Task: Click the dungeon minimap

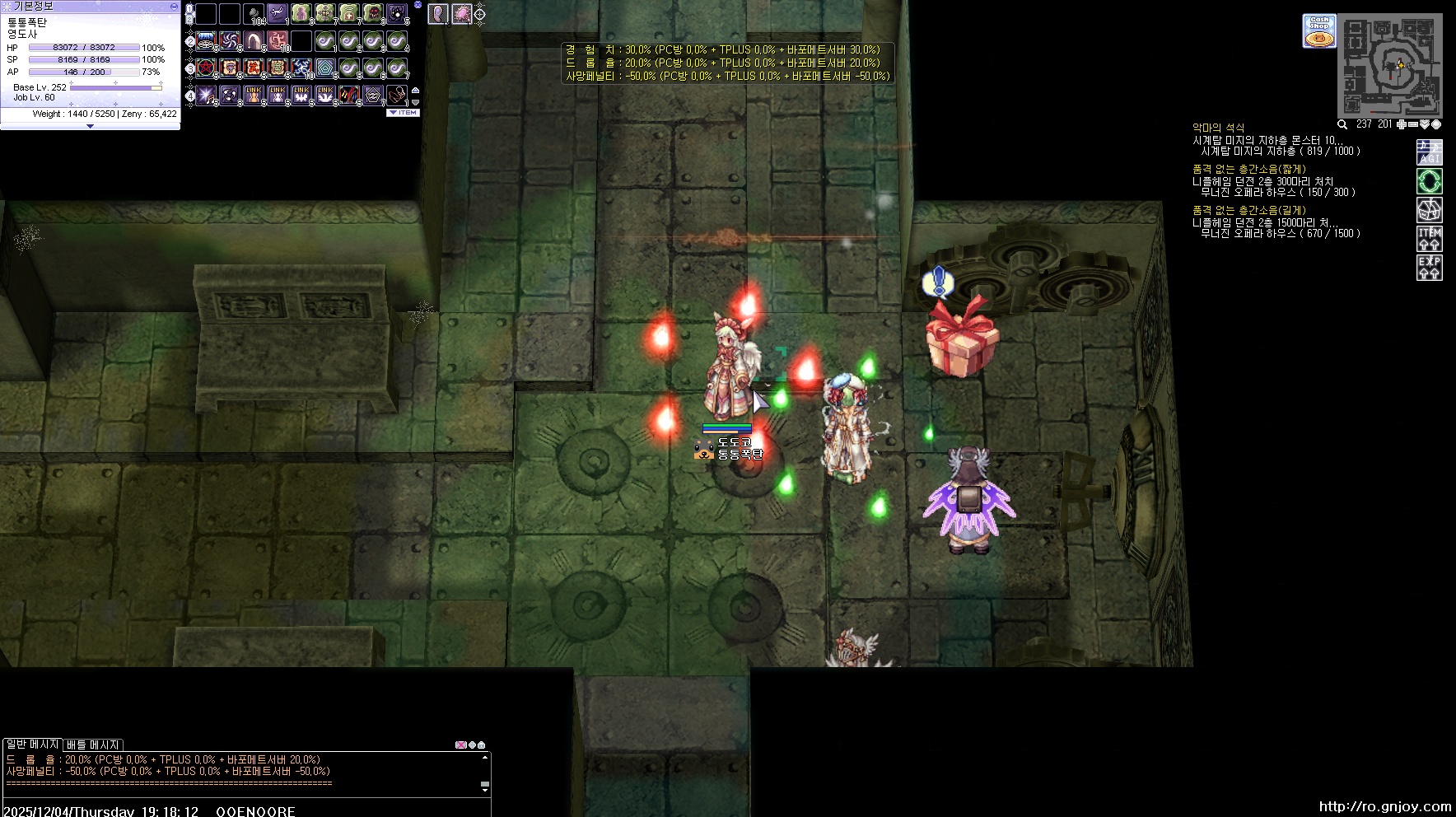Action: click(1390, 64)
